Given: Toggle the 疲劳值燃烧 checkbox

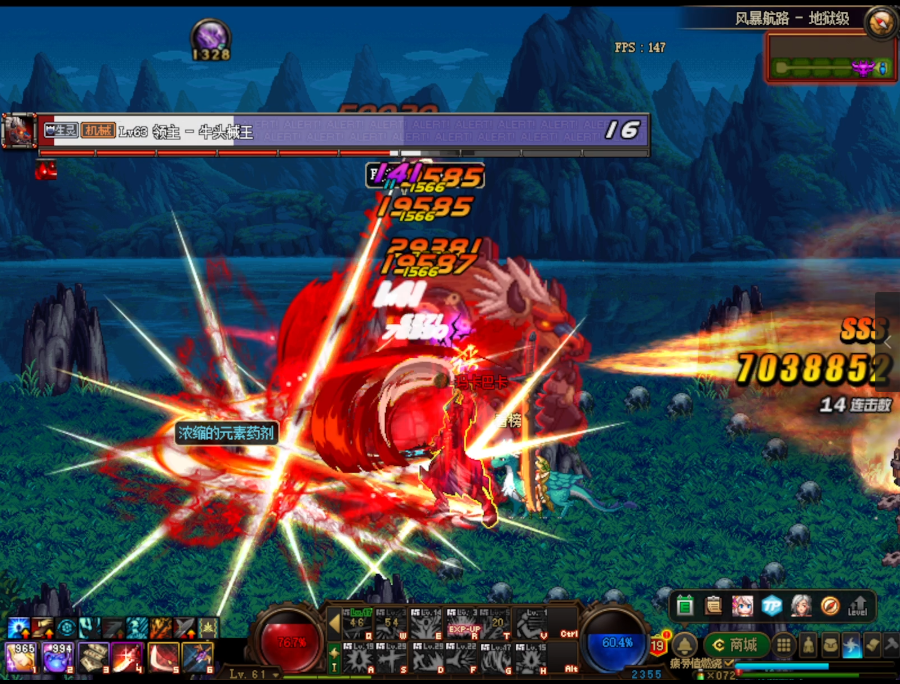Looking at the screenshot, I should (x=729, y=664).
